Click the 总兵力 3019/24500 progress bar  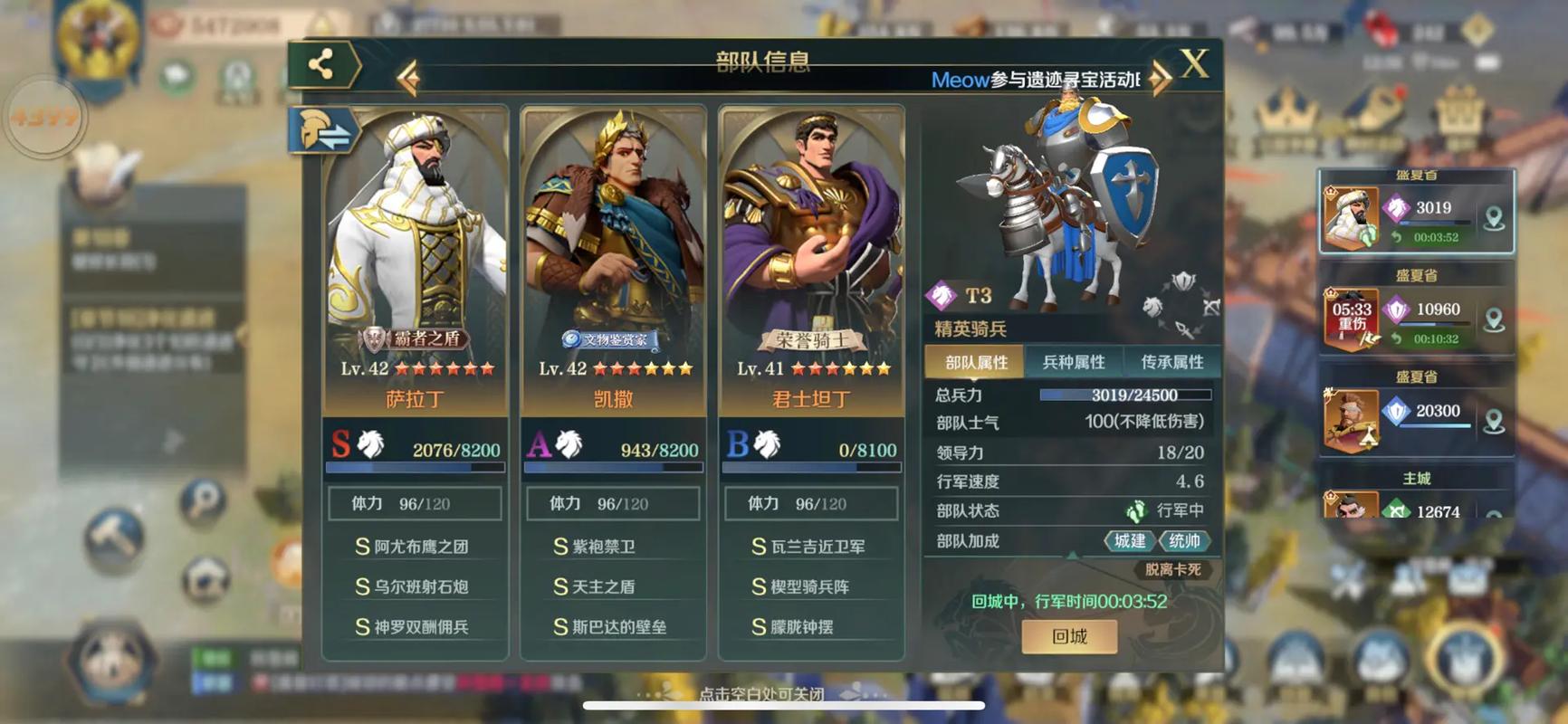click(1125, 395)
